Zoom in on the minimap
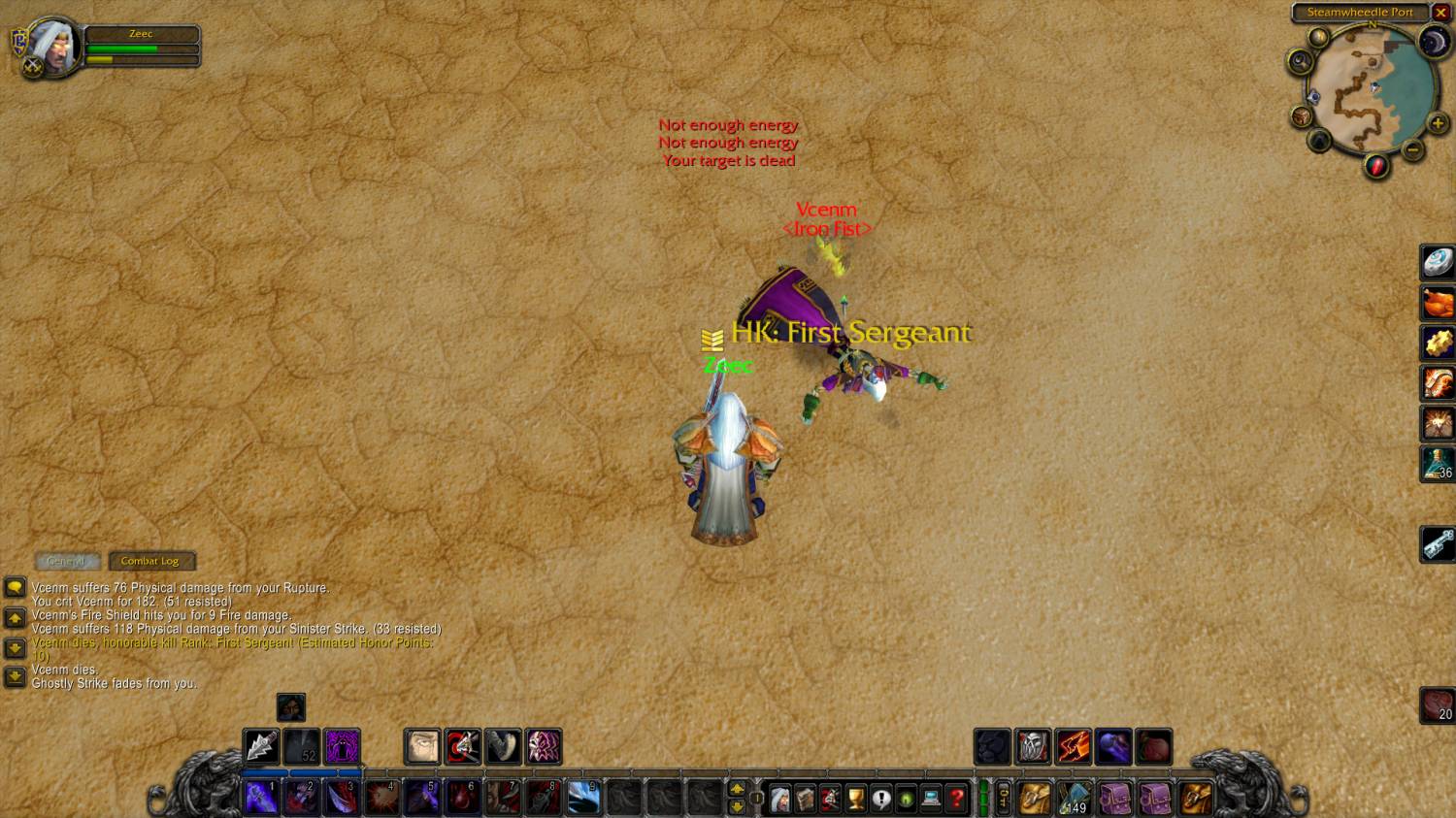Viewport: 1456px width, 818px height. pyautogui.click(x=1438, y=124)
